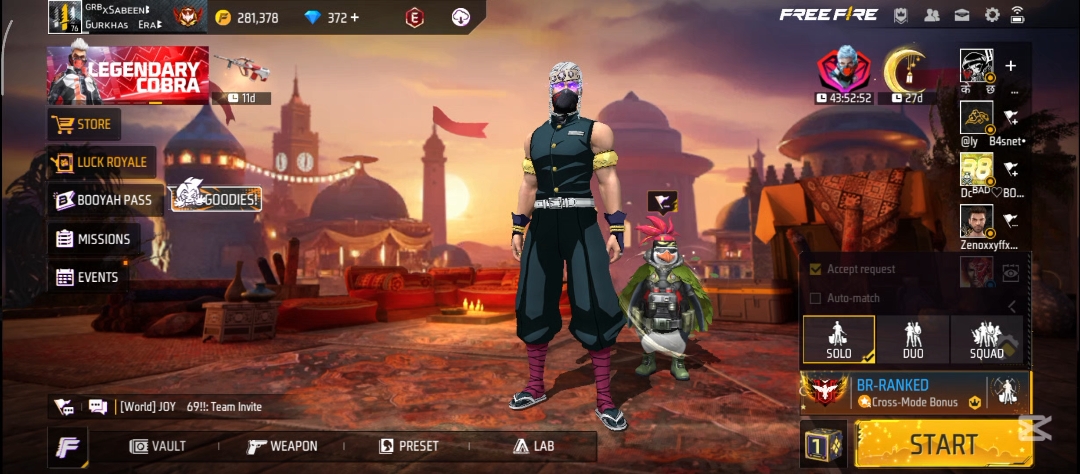Open the Lab section
The width and height of the screenshot is (1080, 474).
point(533,446)
